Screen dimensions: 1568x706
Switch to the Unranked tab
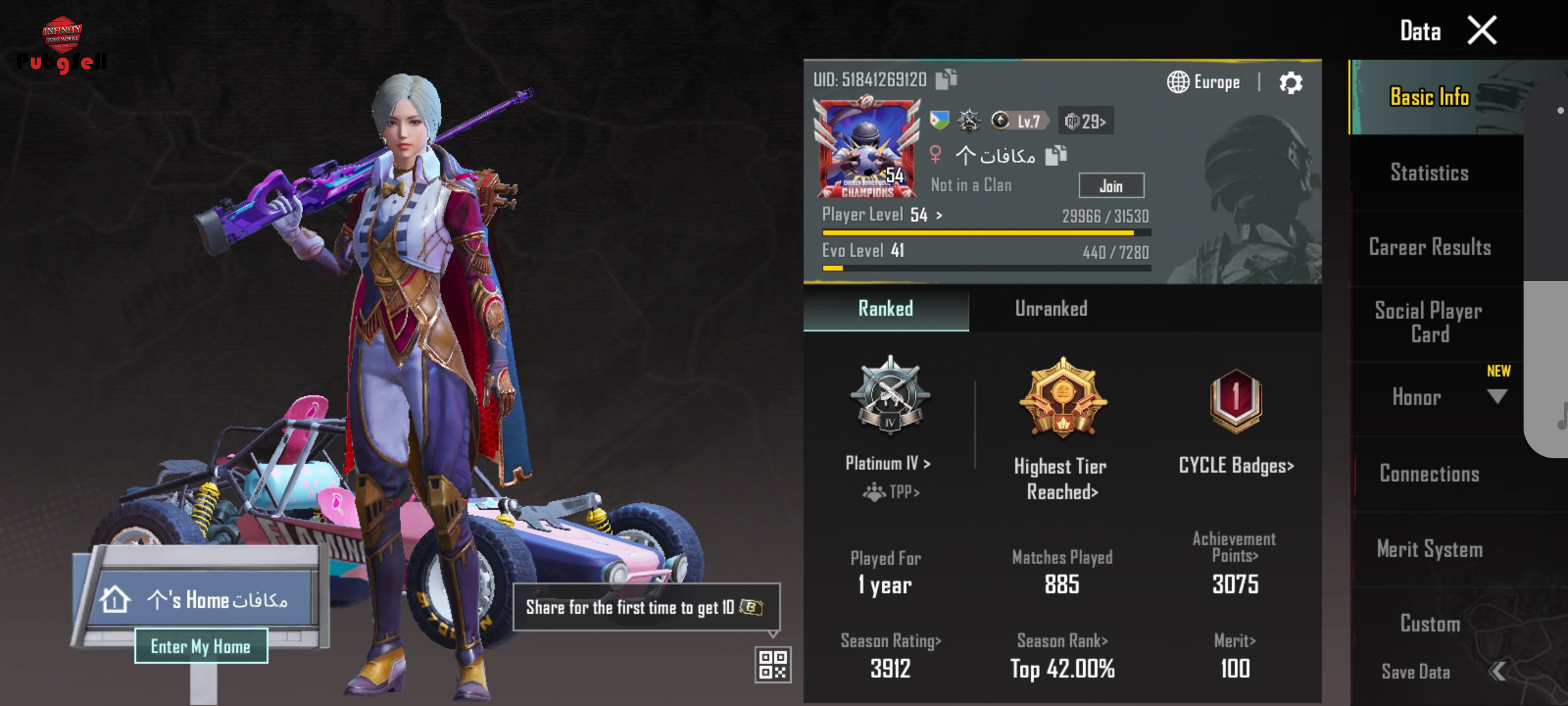(1051, 309)
